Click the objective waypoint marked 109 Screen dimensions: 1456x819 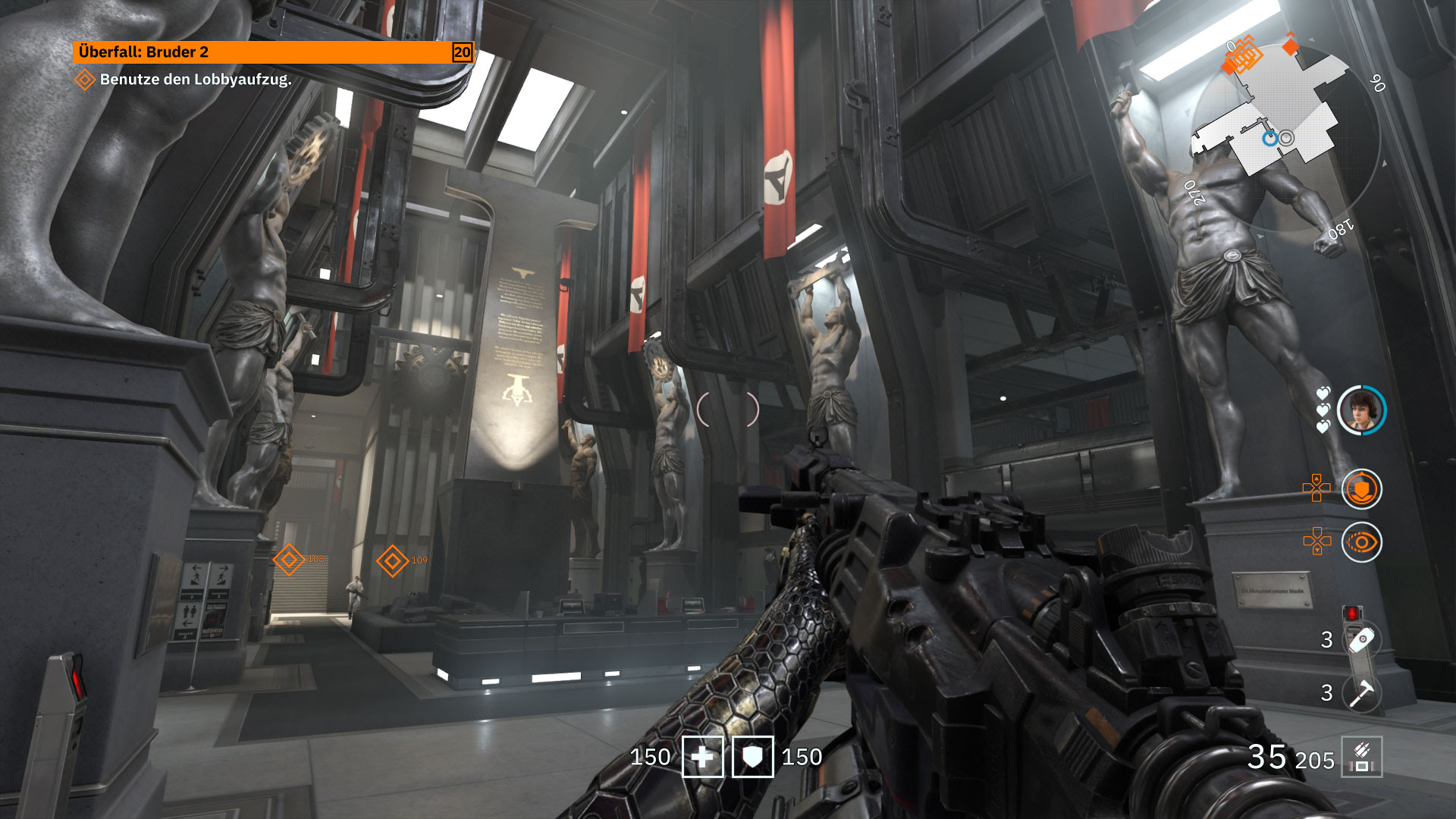(393, 561)
